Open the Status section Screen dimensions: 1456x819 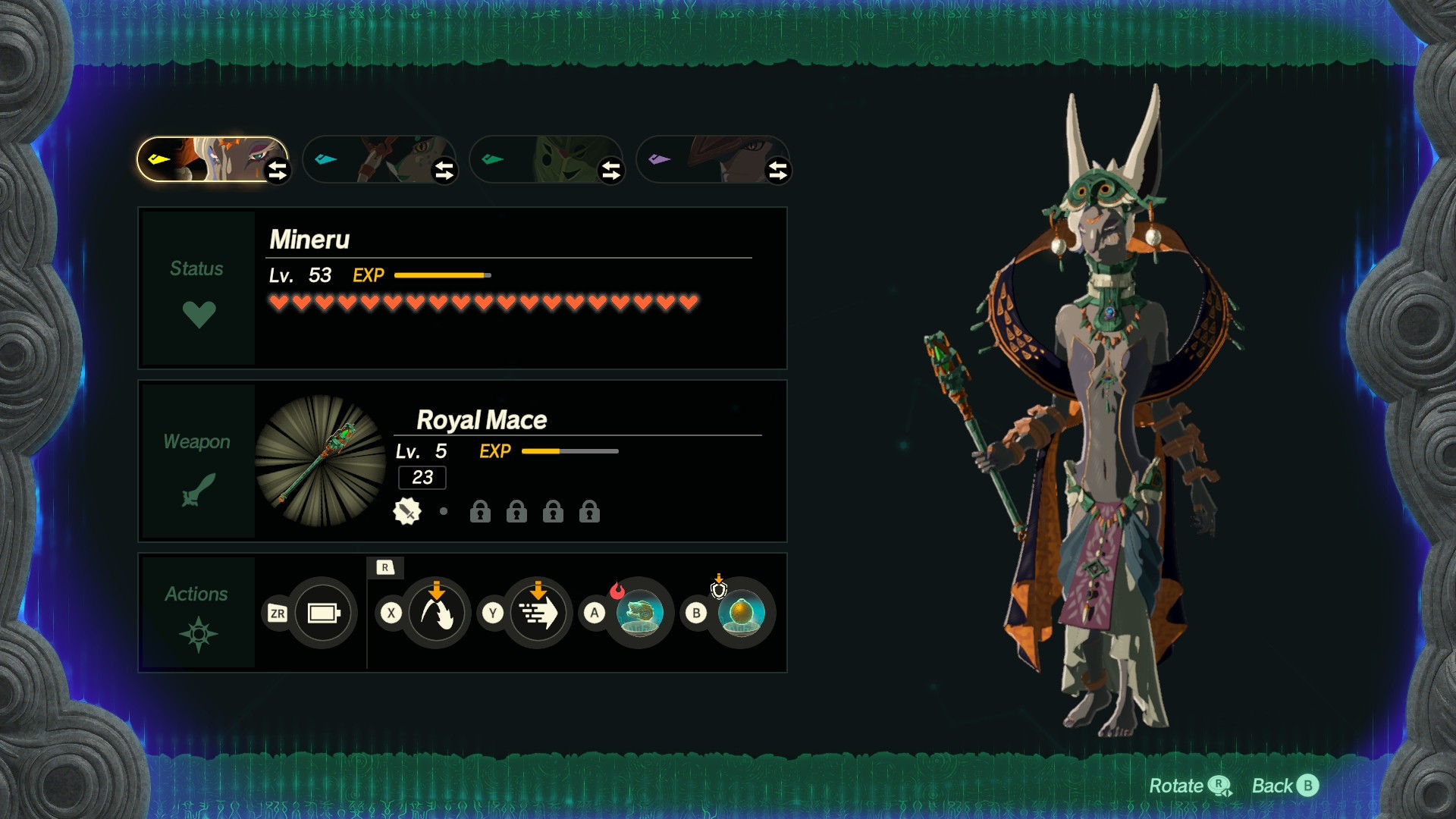[x=197, y=288]
